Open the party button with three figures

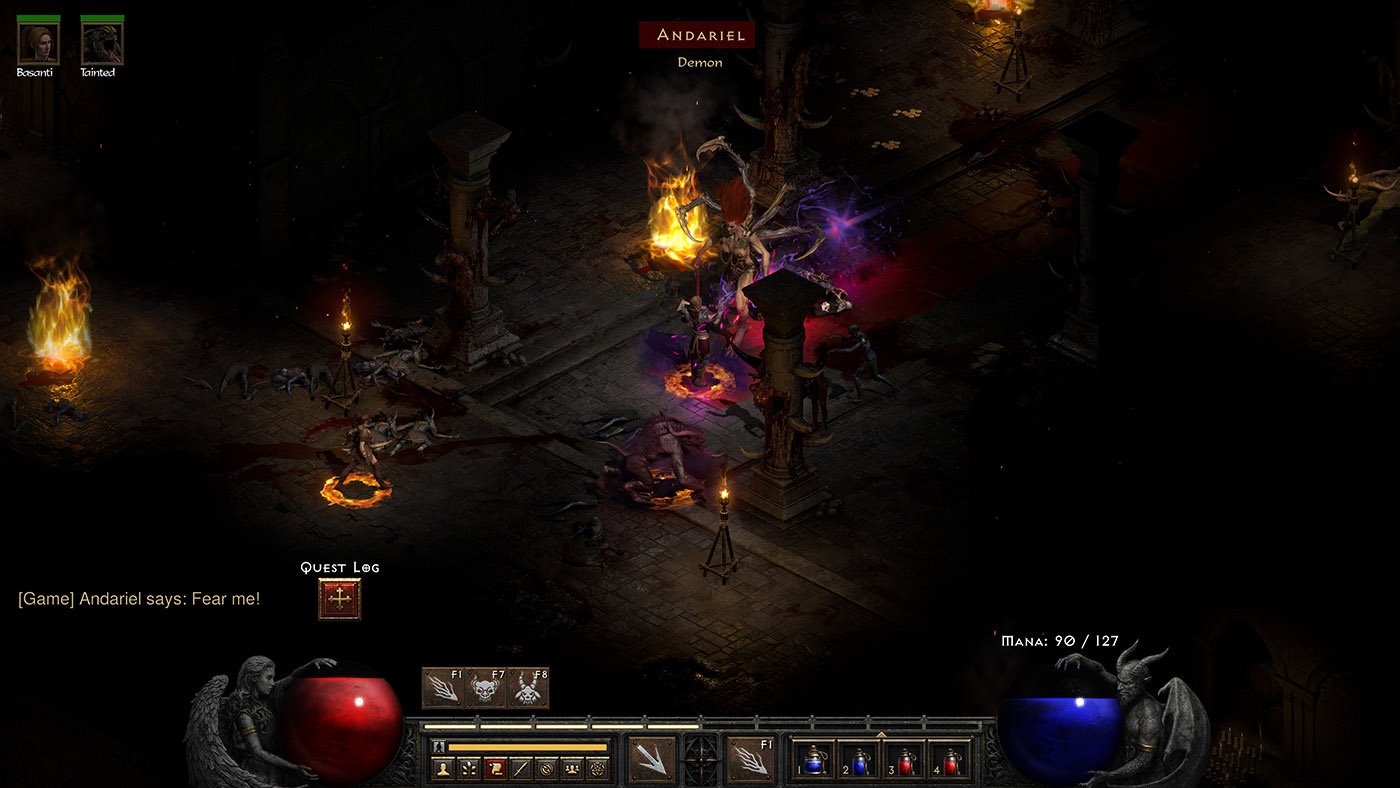click(x=572, y=769)
